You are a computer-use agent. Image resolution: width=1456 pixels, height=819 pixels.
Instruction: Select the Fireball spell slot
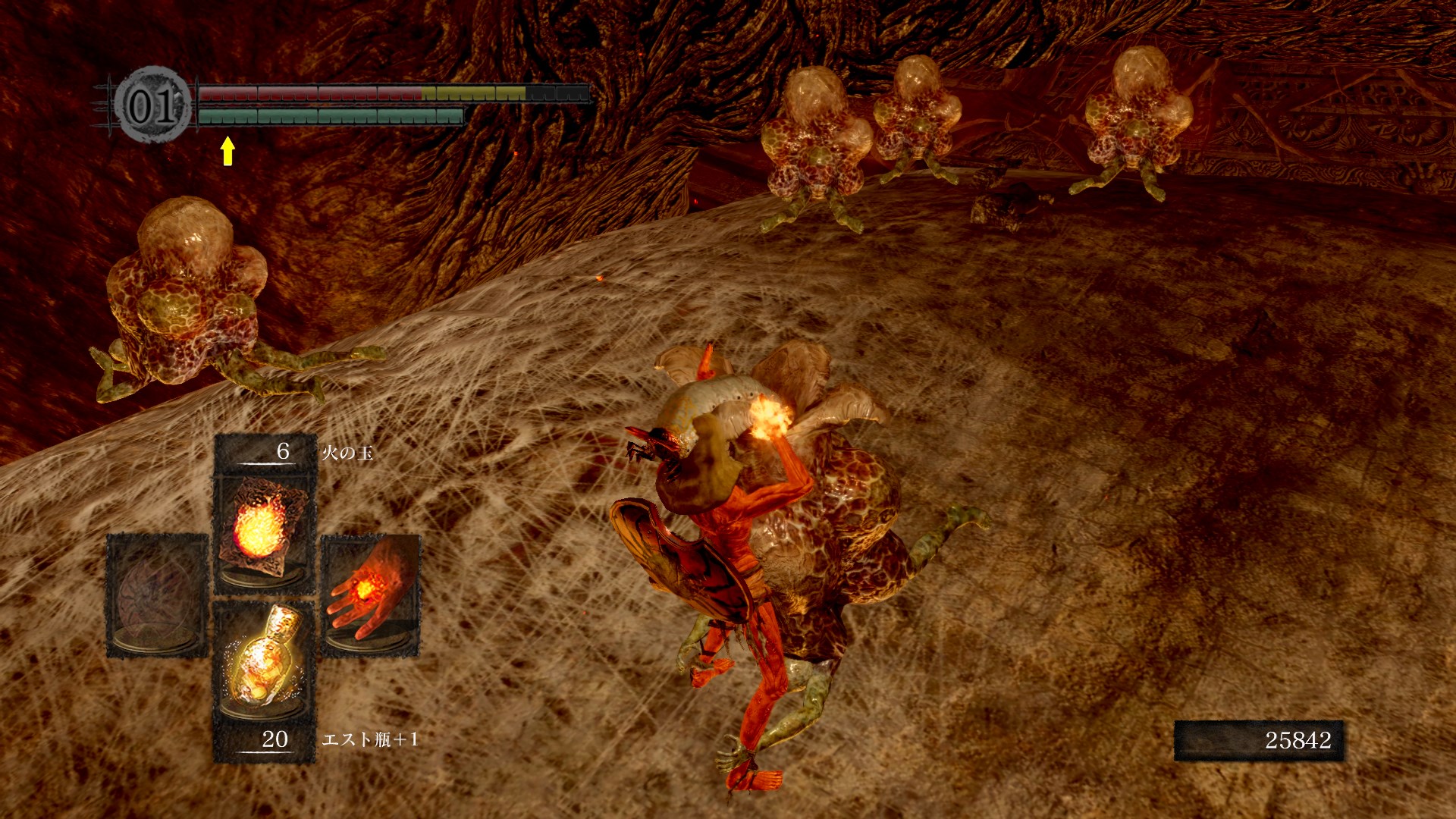265,531
